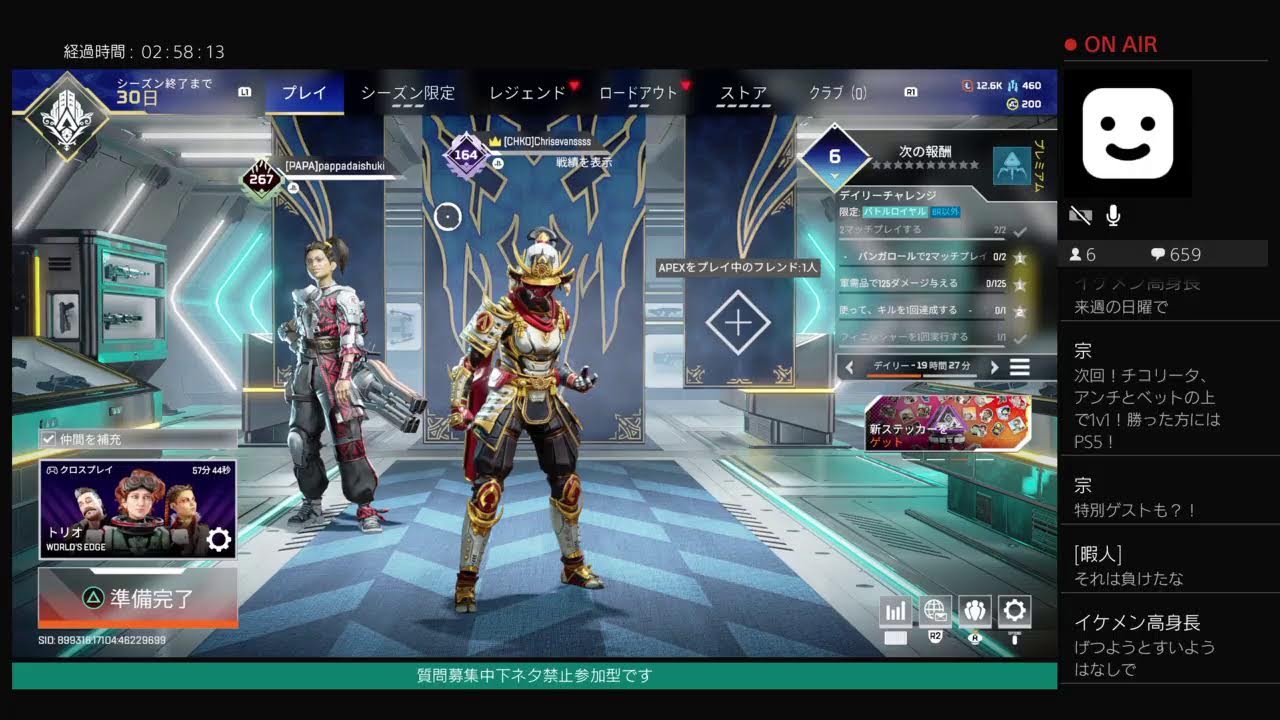The height and width of the screenshot is (720, 1280).
Task: Click the 新ステッカーをゲット sticker banner
Action: tap(945, 422)
